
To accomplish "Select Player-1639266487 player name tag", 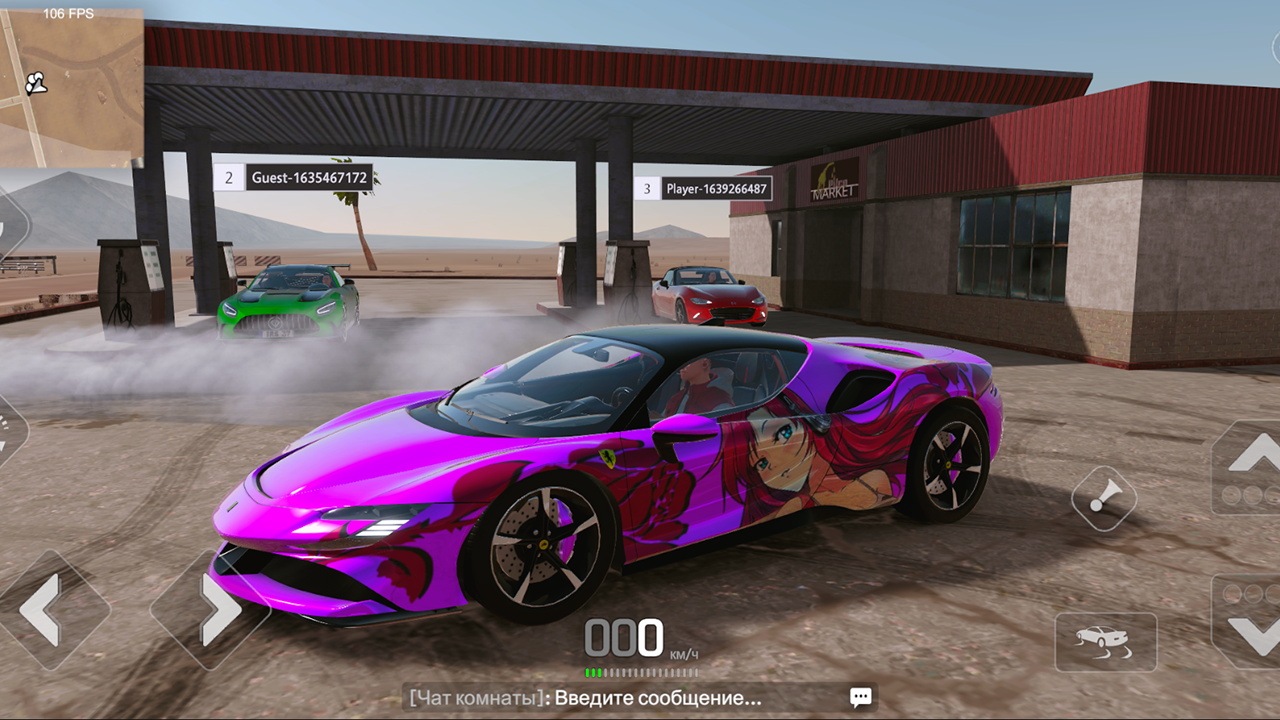I will pos(717,188).
